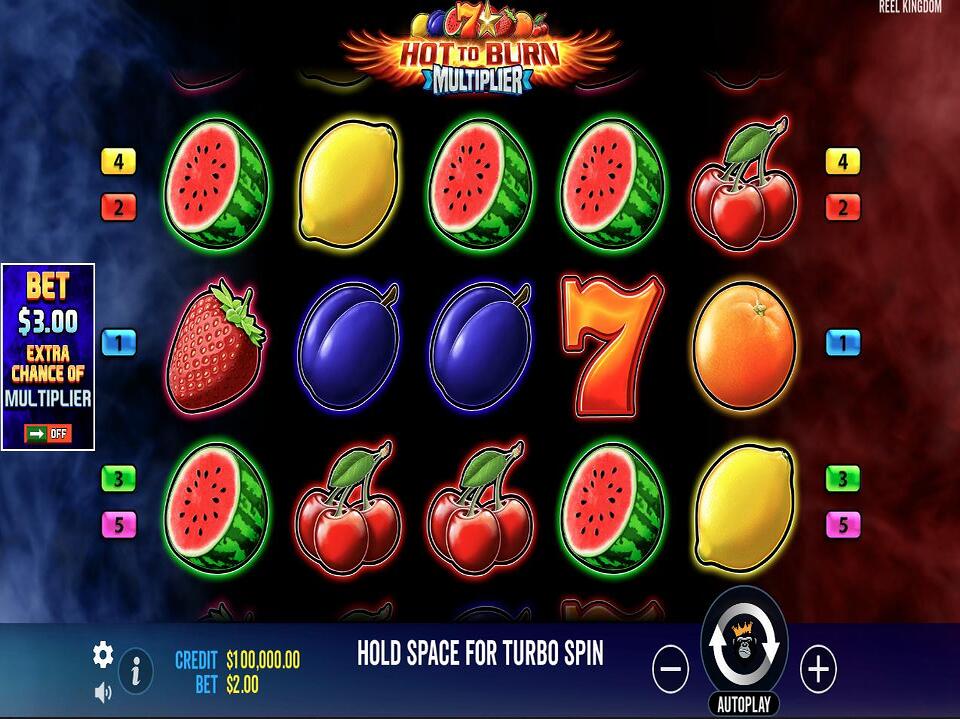960x719 pixels.
Task: Spin the reels with the round spin button
Action: pos(744,645)
